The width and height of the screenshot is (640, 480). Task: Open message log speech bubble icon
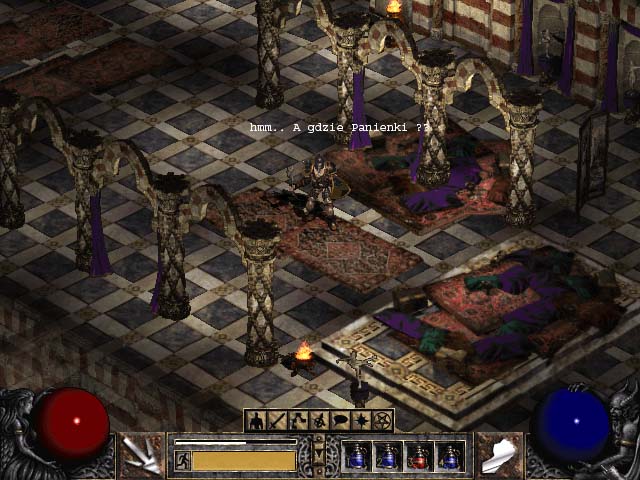pyautogui.click(x=340, y=421)
